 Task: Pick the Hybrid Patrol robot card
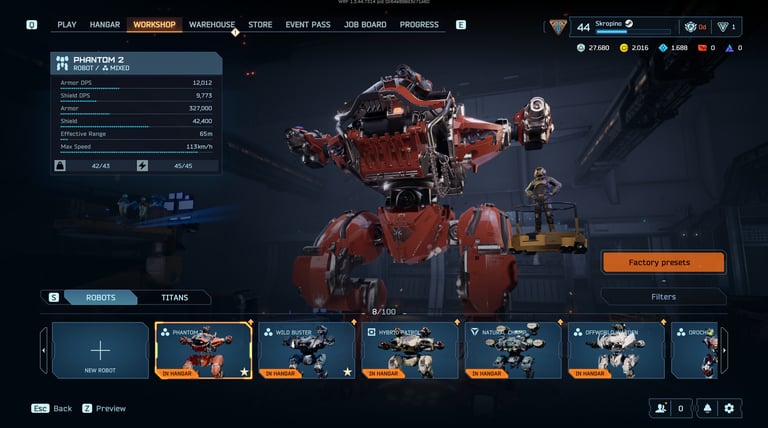(409, 351)
